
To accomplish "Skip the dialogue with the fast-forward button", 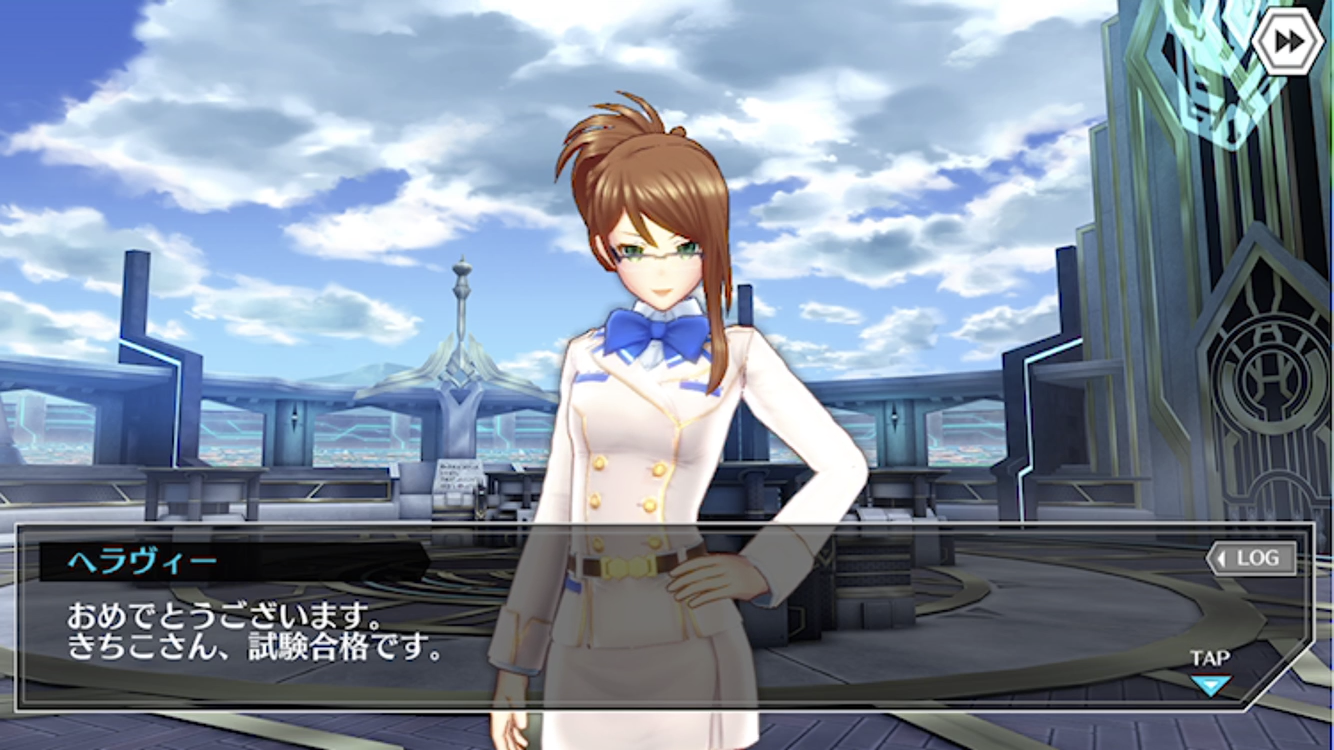I will point(1287,40).
